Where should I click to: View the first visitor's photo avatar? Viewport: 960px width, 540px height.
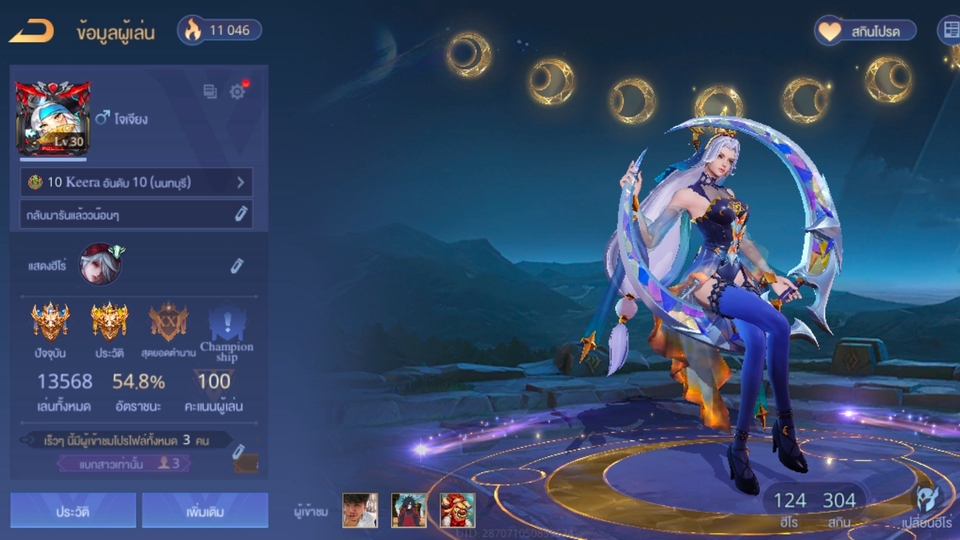coord(360,510)
